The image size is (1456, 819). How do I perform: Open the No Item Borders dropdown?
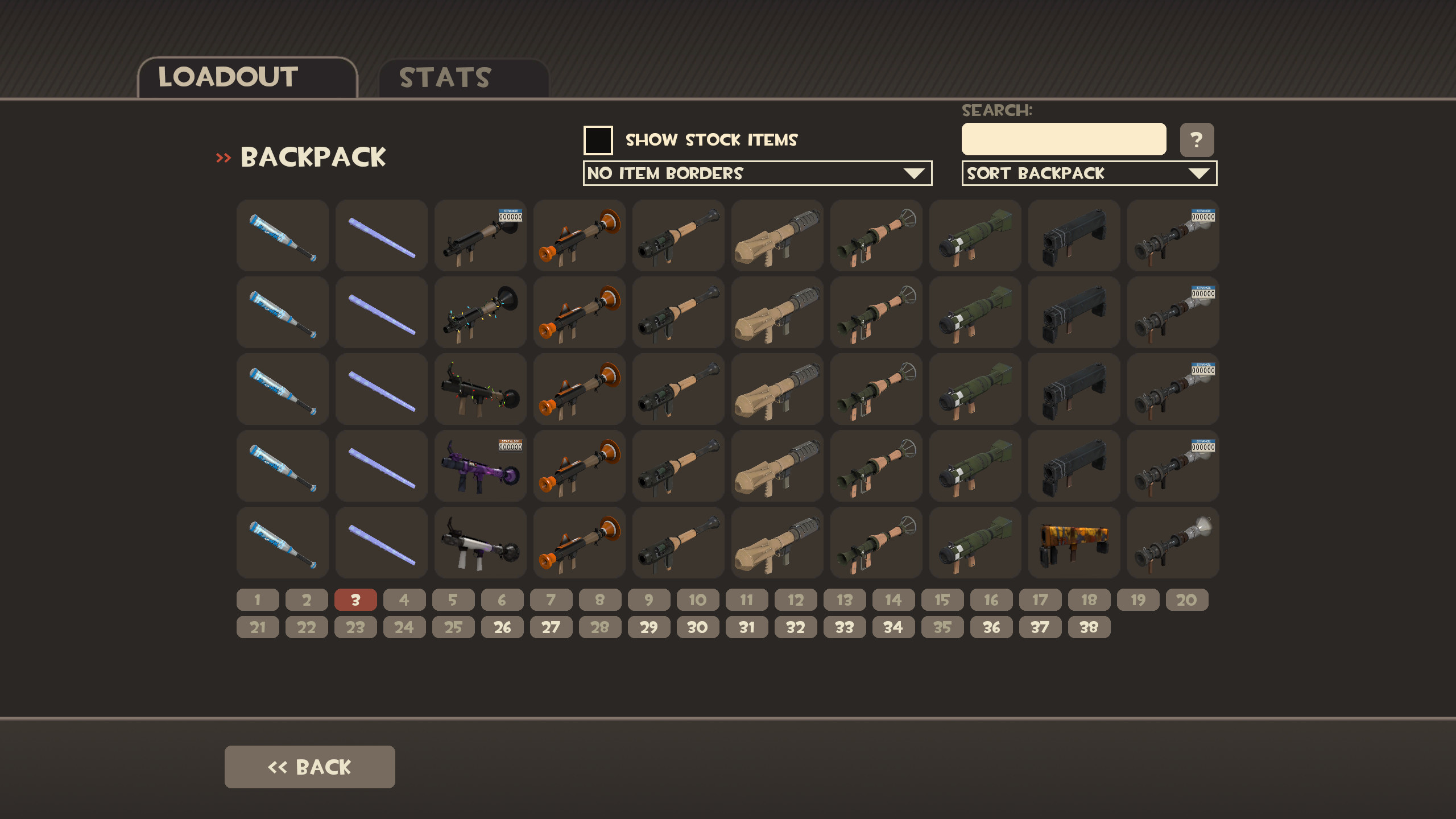(756, 173)
